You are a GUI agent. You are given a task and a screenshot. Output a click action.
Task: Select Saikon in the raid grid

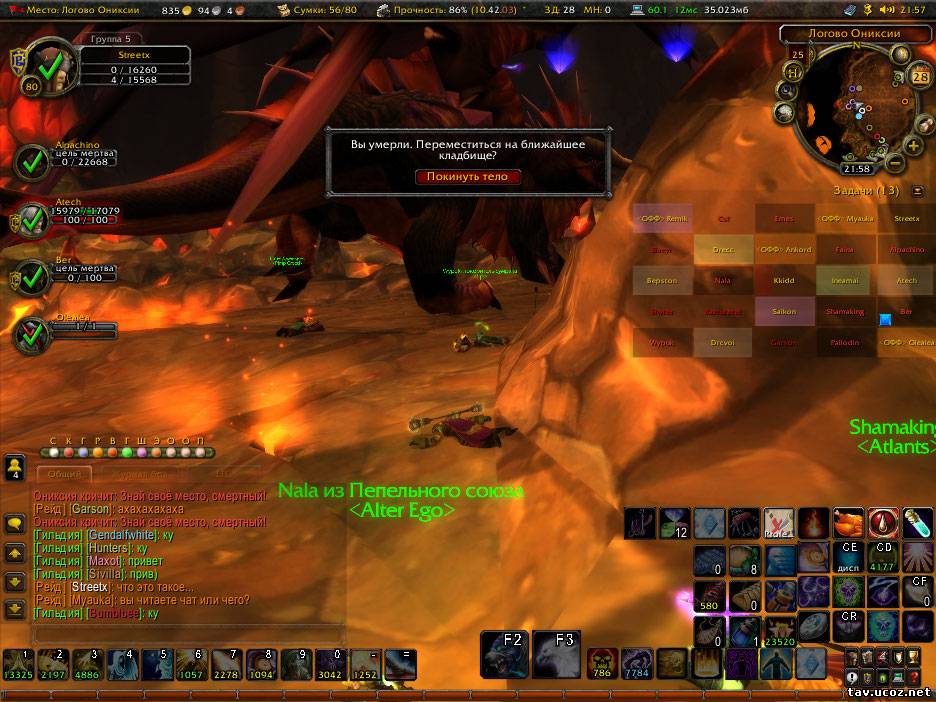coord(784,311)
